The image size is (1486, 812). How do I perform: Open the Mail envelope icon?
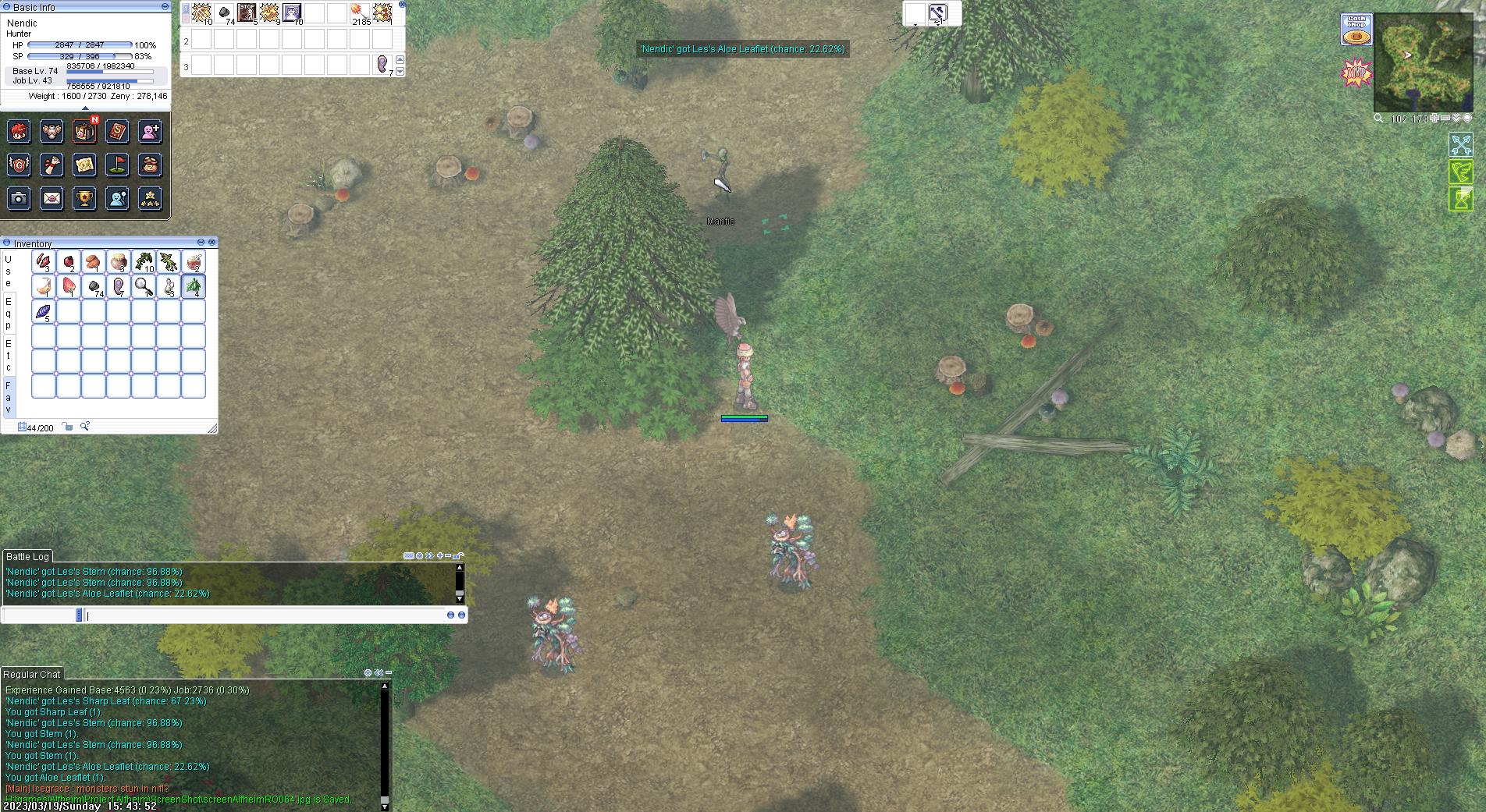coord(52,198)
